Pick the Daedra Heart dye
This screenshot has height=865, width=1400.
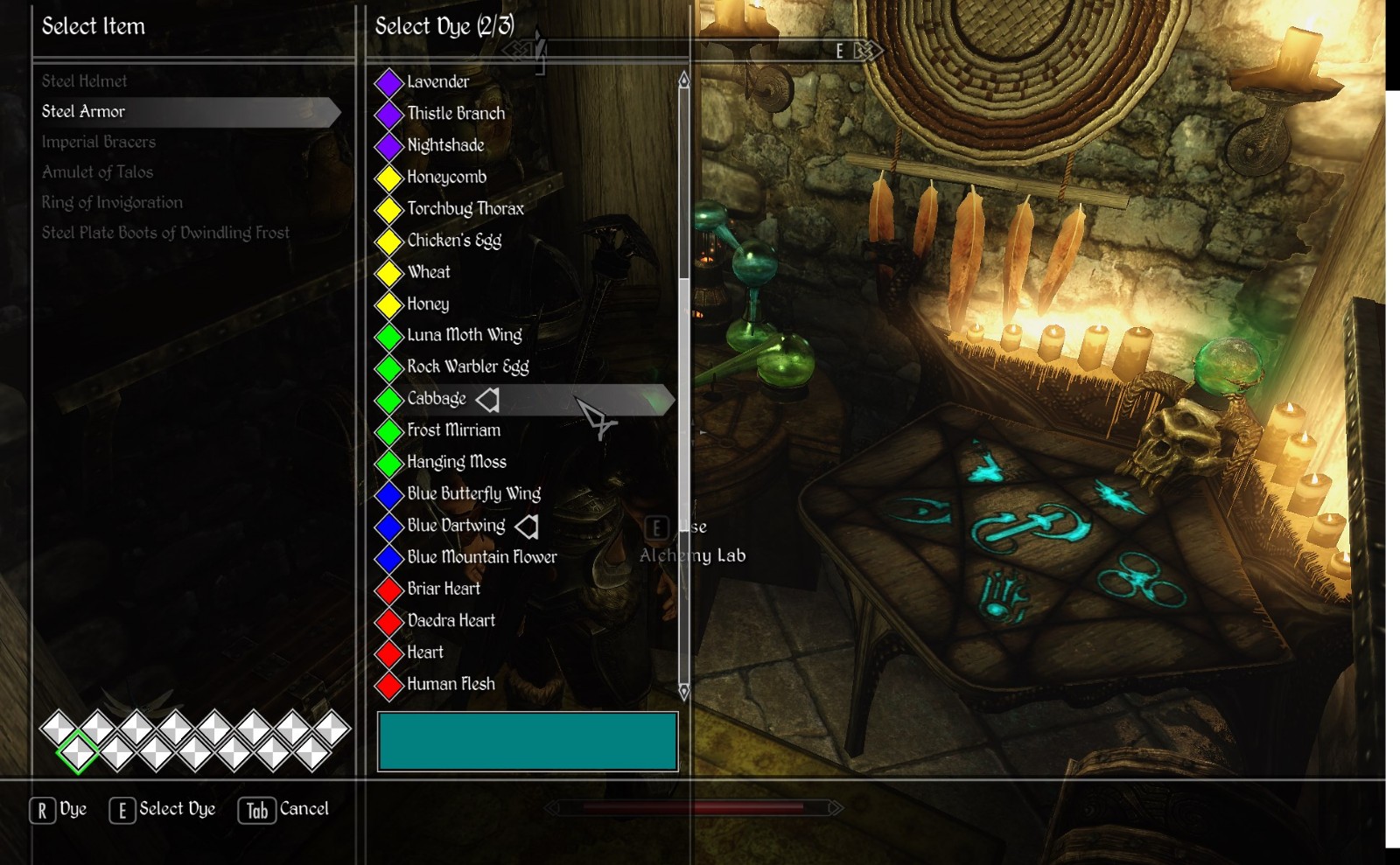point(451,621)
